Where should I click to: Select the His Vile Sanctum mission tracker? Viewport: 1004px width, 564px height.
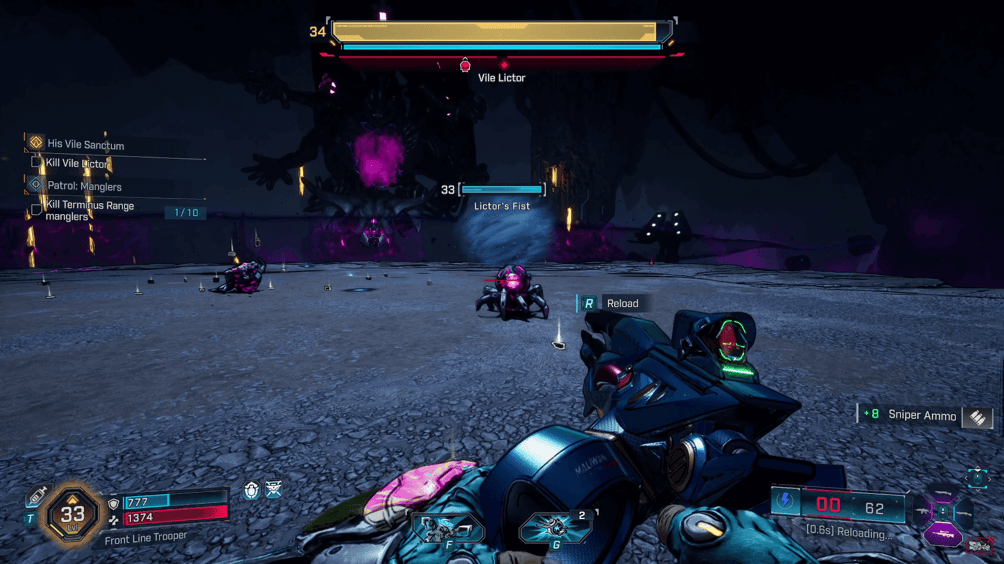click(85, 144)
